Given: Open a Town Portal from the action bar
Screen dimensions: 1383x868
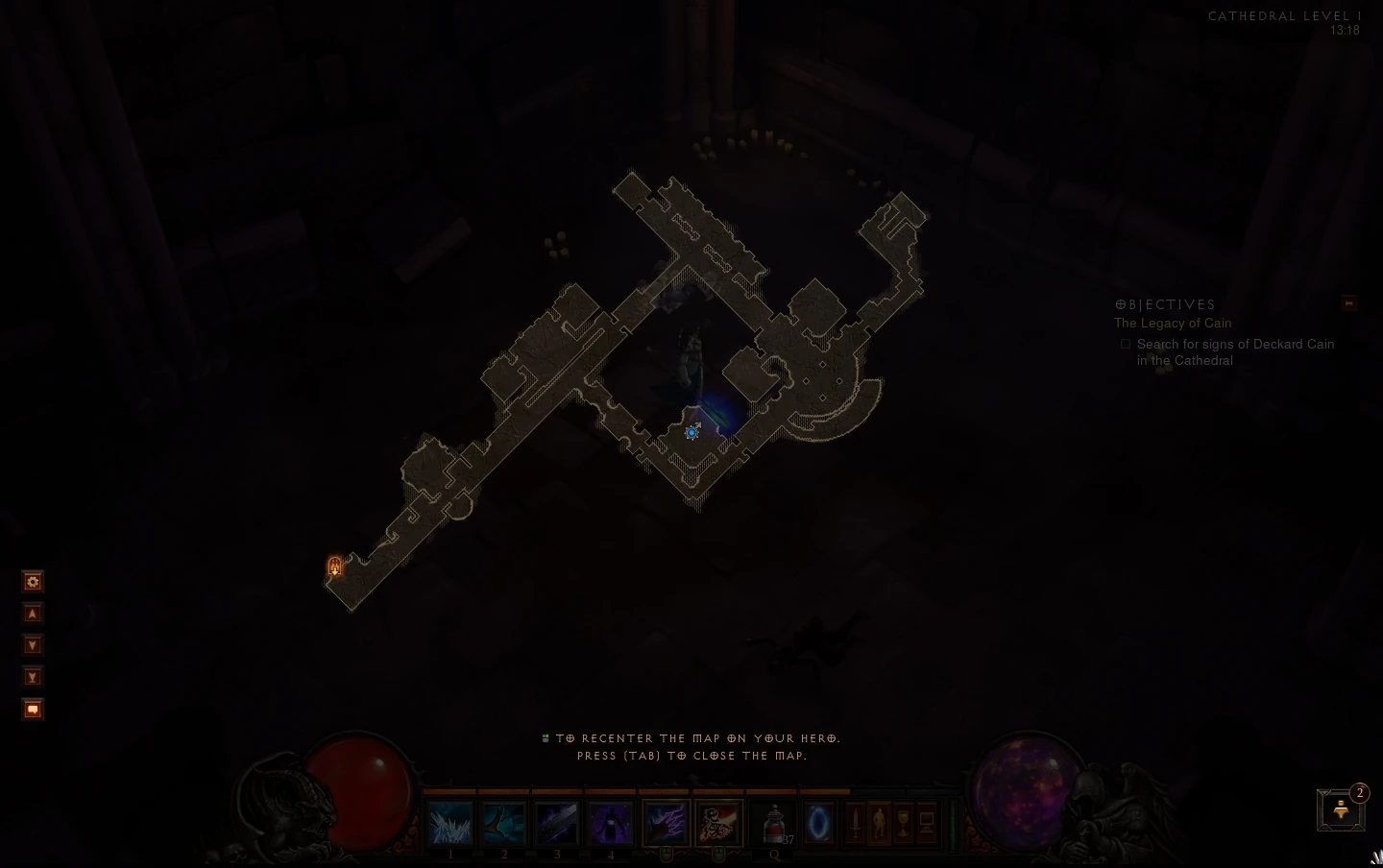Looking at the screenshot, I should (x=818, y=824).
